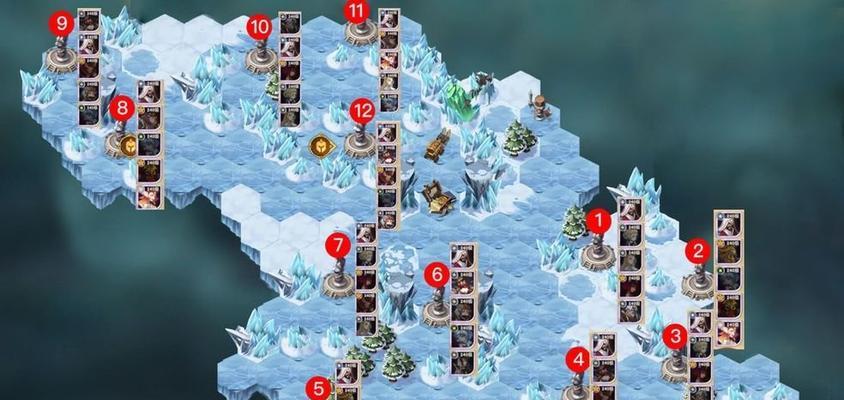Select the red marker numbered 12
Viewport: 844px width, 400px height.
tap(362, 107)
